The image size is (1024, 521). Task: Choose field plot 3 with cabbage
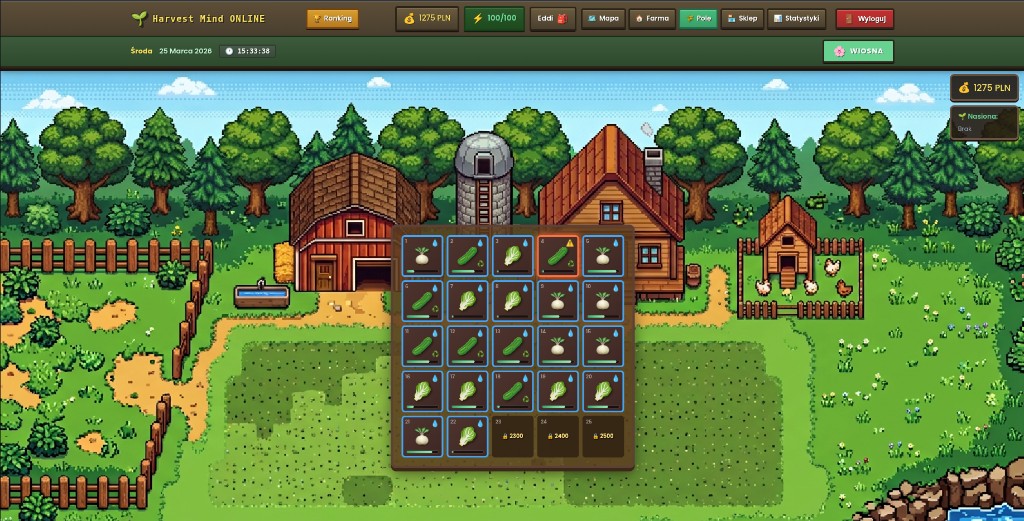[513, 256]
